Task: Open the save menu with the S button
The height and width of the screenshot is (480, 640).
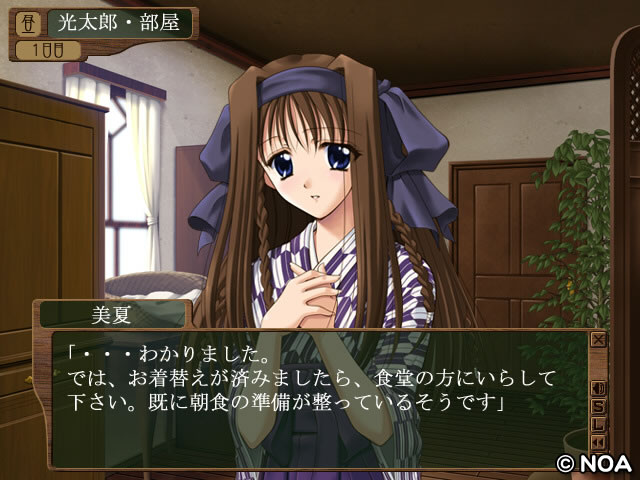Action: click(598, 406)
